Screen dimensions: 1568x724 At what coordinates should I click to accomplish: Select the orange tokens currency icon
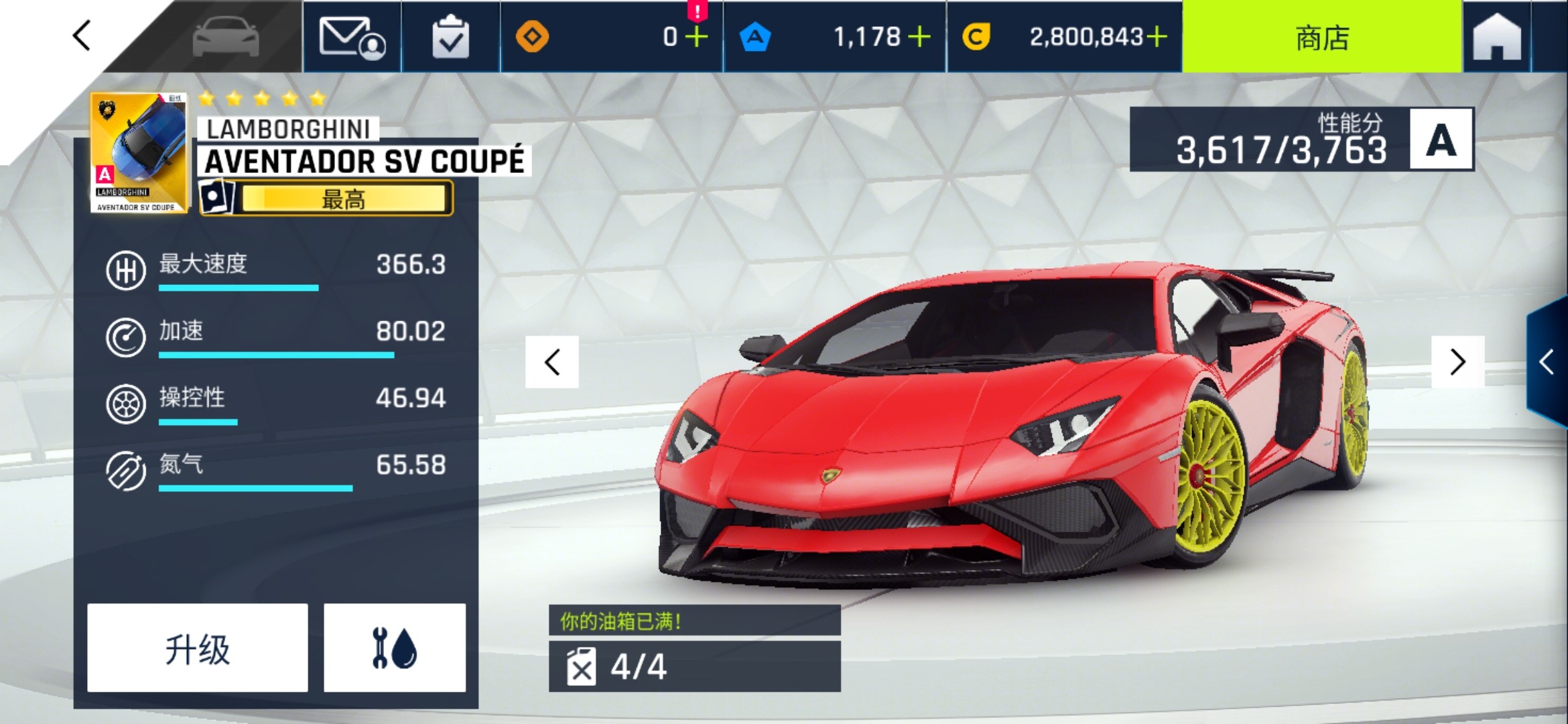pyautogui.click(x=533, y=38)
